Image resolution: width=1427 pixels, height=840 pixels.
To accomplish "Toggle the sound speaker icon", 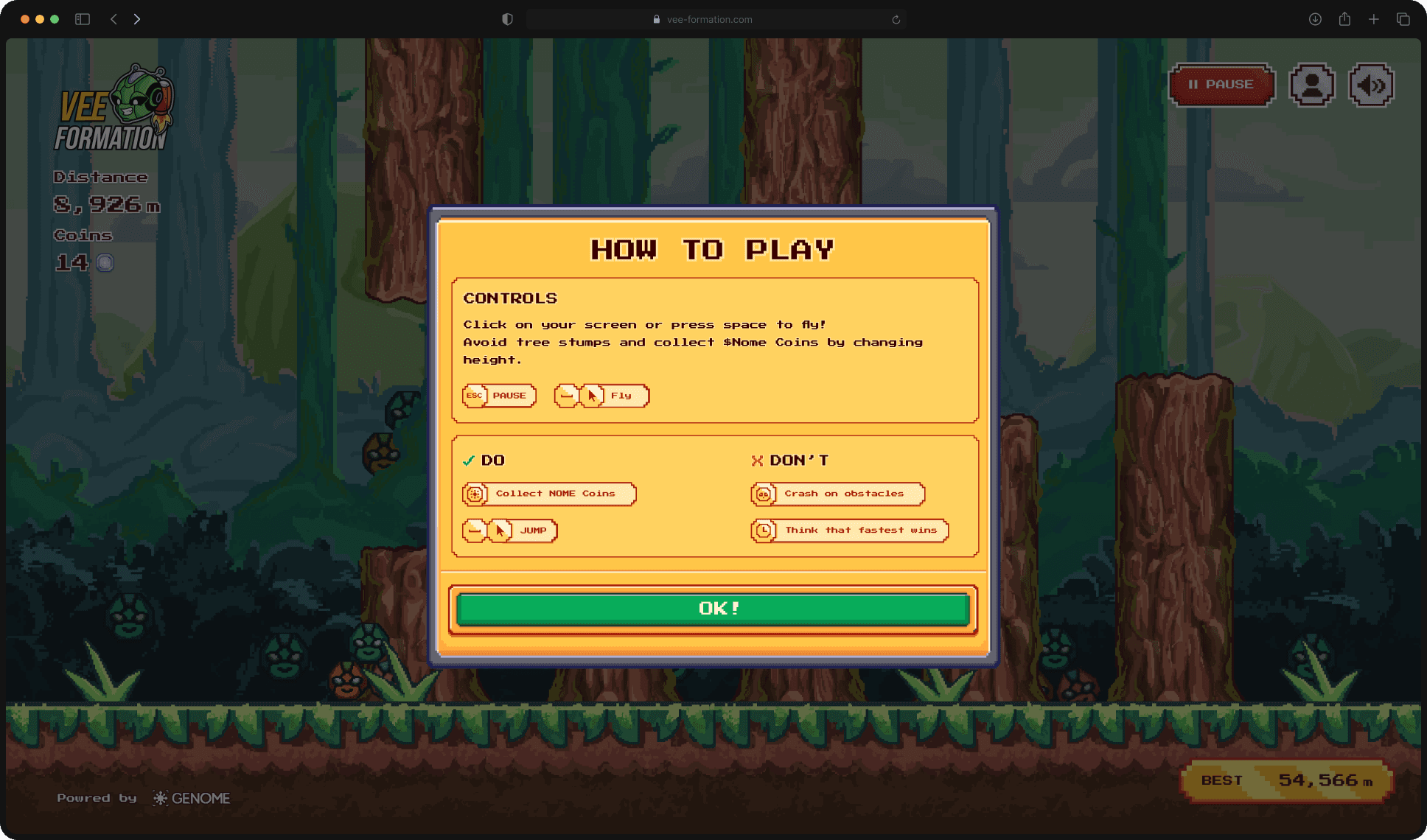I will 1371,85.
